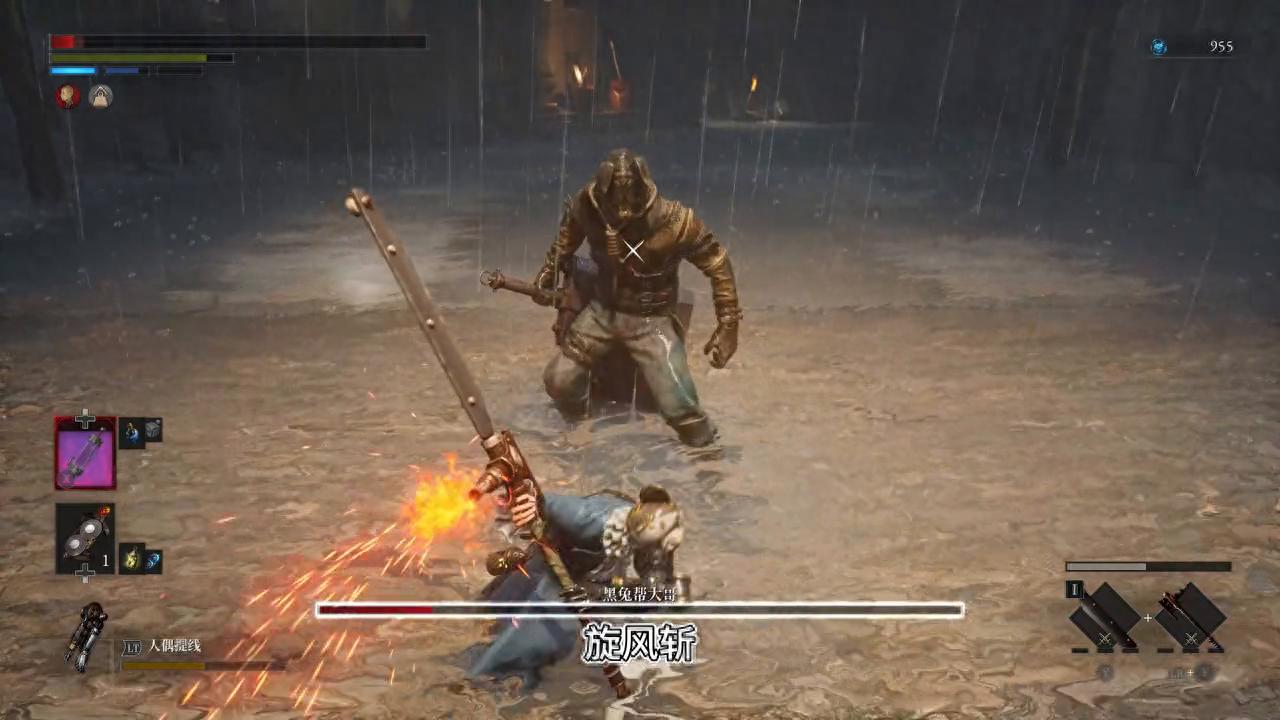Switch to the second serrated blade weapon slot
The width and height of the screenshot is (1280, 720).
tap(1190, 616)
